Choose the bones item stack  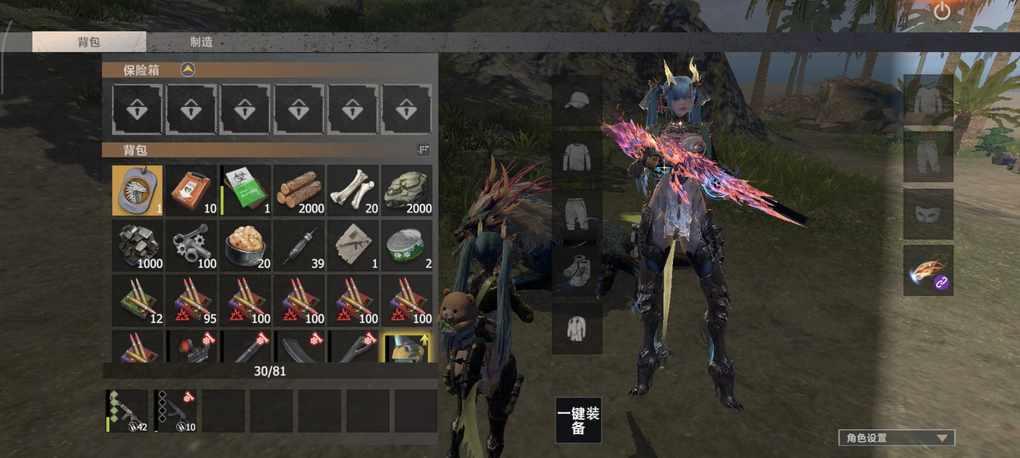coord(353,189)
